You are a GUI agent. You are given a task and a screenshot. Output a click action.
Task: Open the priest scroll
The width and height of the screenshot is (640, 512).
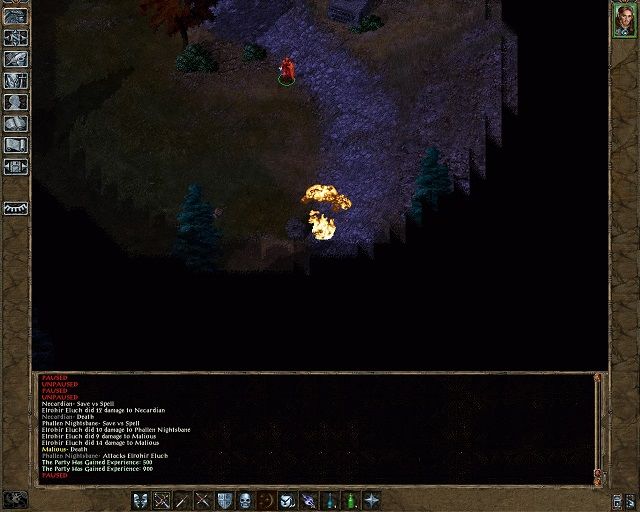pos(16,144)
